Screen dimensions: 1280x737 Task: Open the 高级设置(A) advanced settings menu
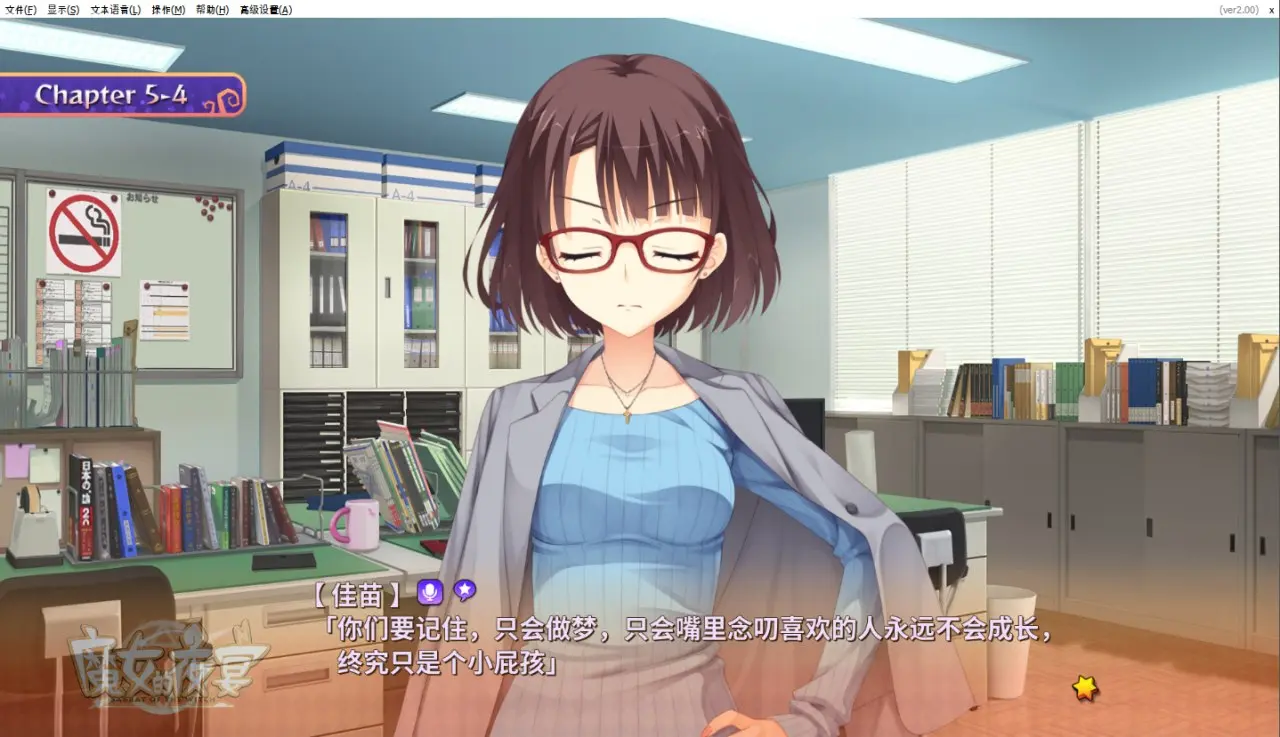point(266,10)
